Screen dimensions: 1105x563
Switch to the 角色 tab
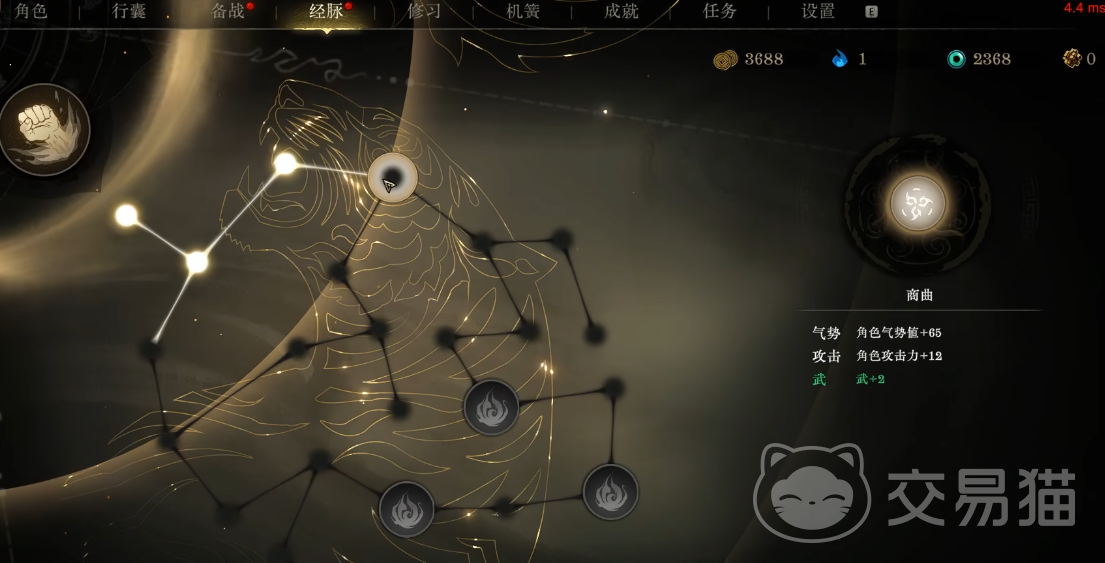tap(31, 12)
